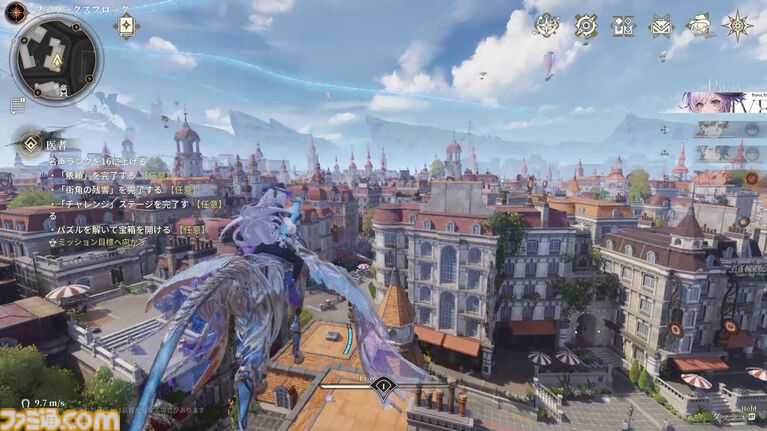Open the circular minimap

point(56,58)
